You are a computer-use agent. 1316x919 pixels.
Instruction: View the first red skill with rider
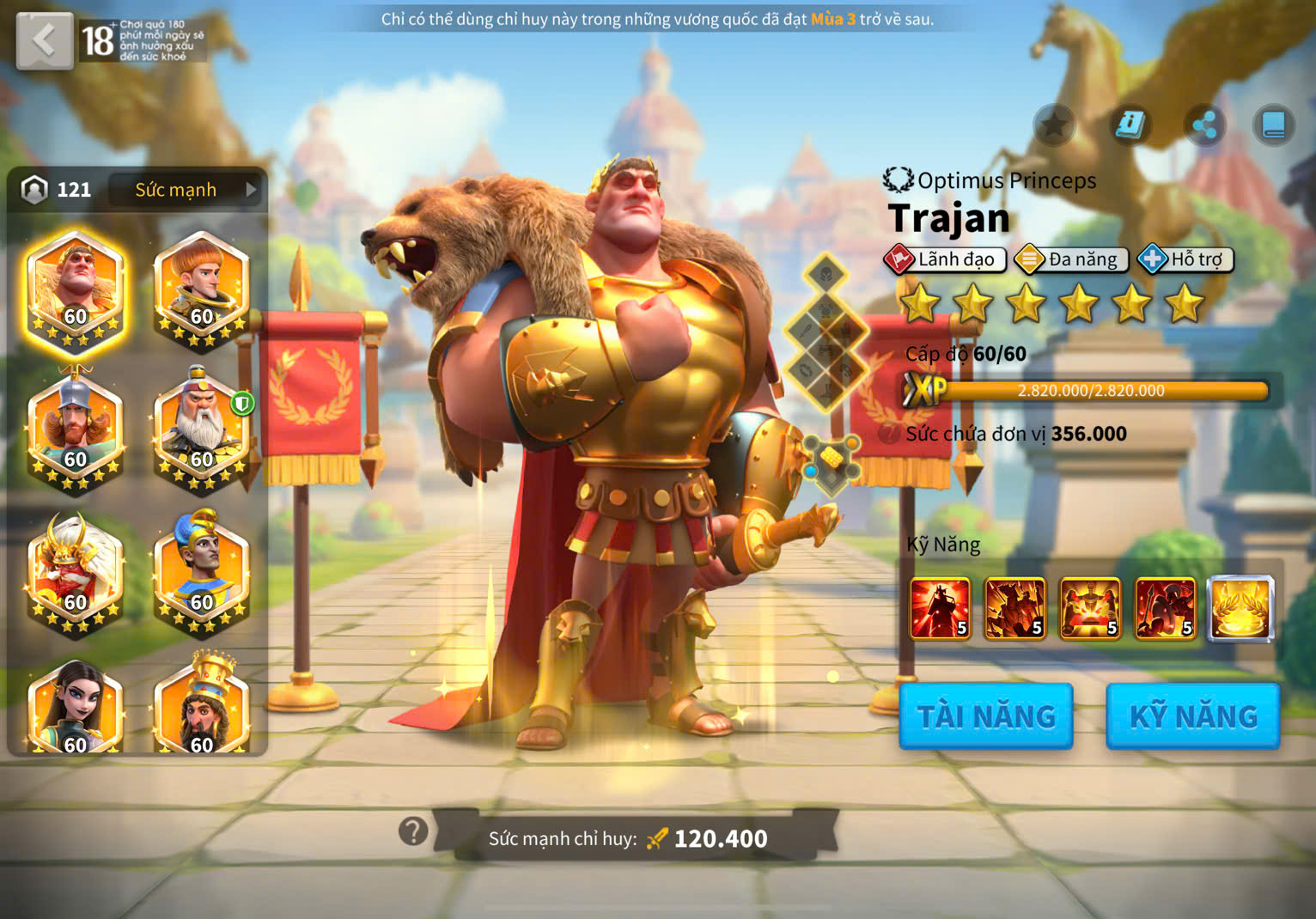[940, 609]
